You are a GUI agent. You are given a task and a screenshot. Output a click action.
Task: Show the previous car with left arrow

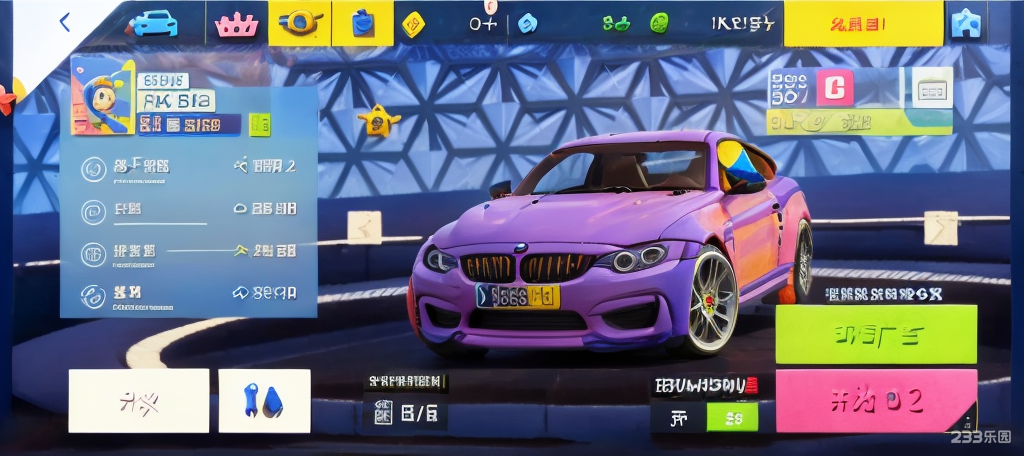[364, 227]
